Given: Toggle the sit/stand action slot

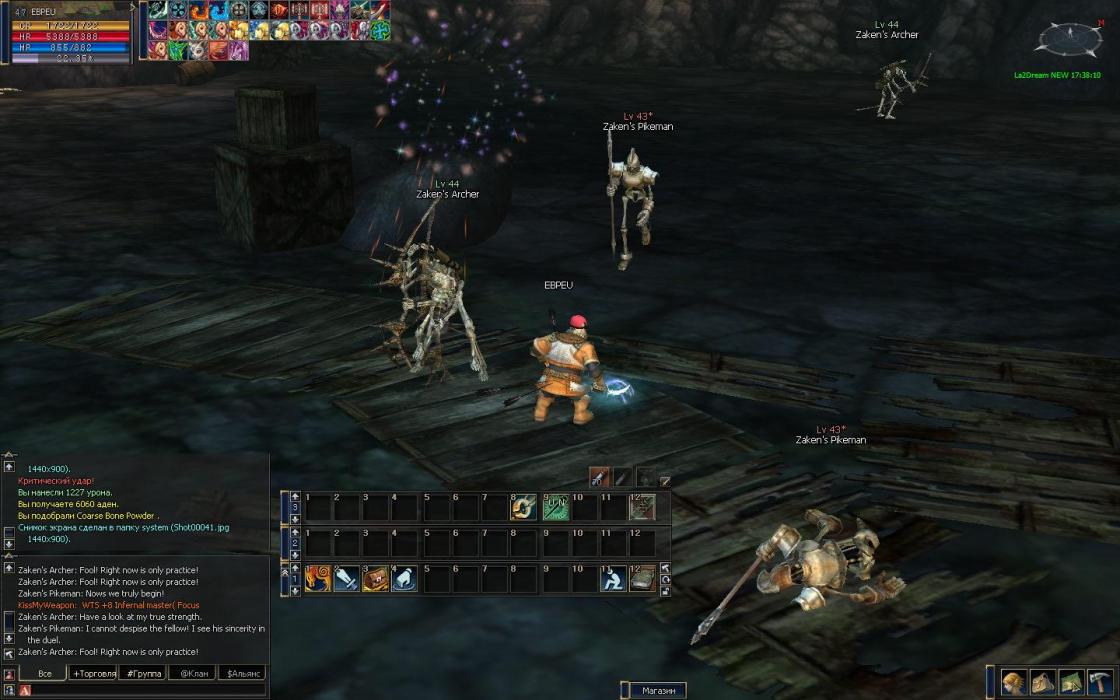Looking at the screenshot, I should (x=613, y=578).
